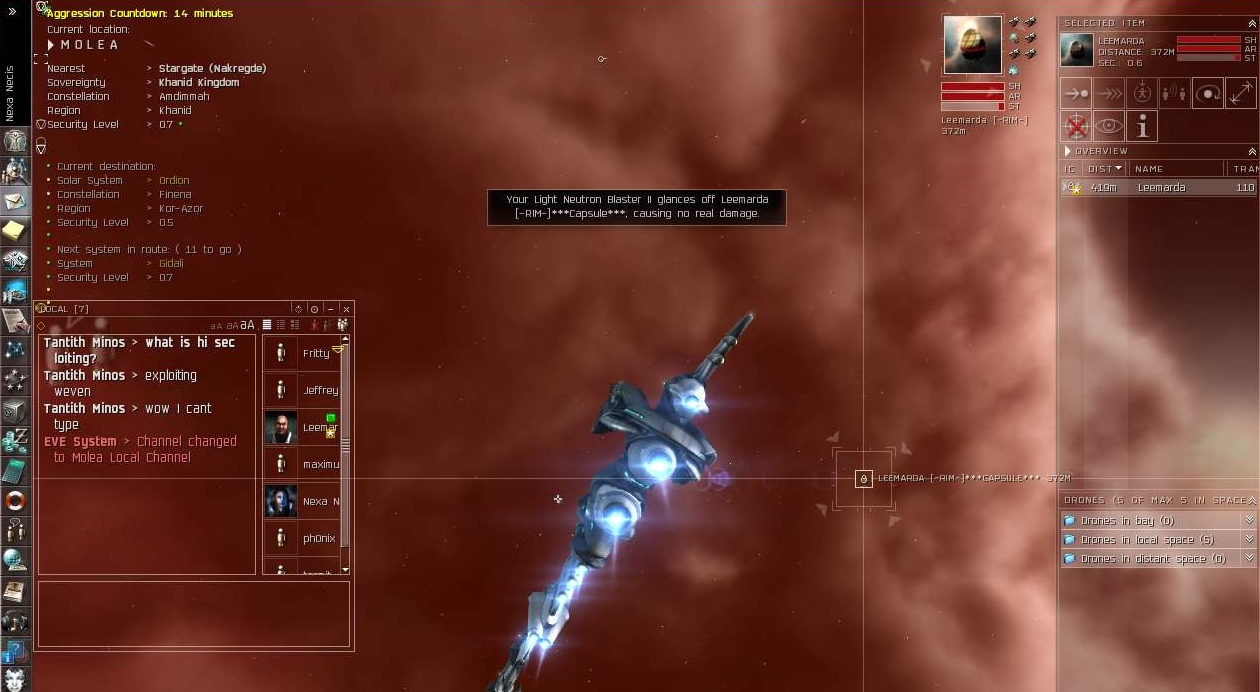Click the Keep at Range arrow button

tap(1240, 94)
